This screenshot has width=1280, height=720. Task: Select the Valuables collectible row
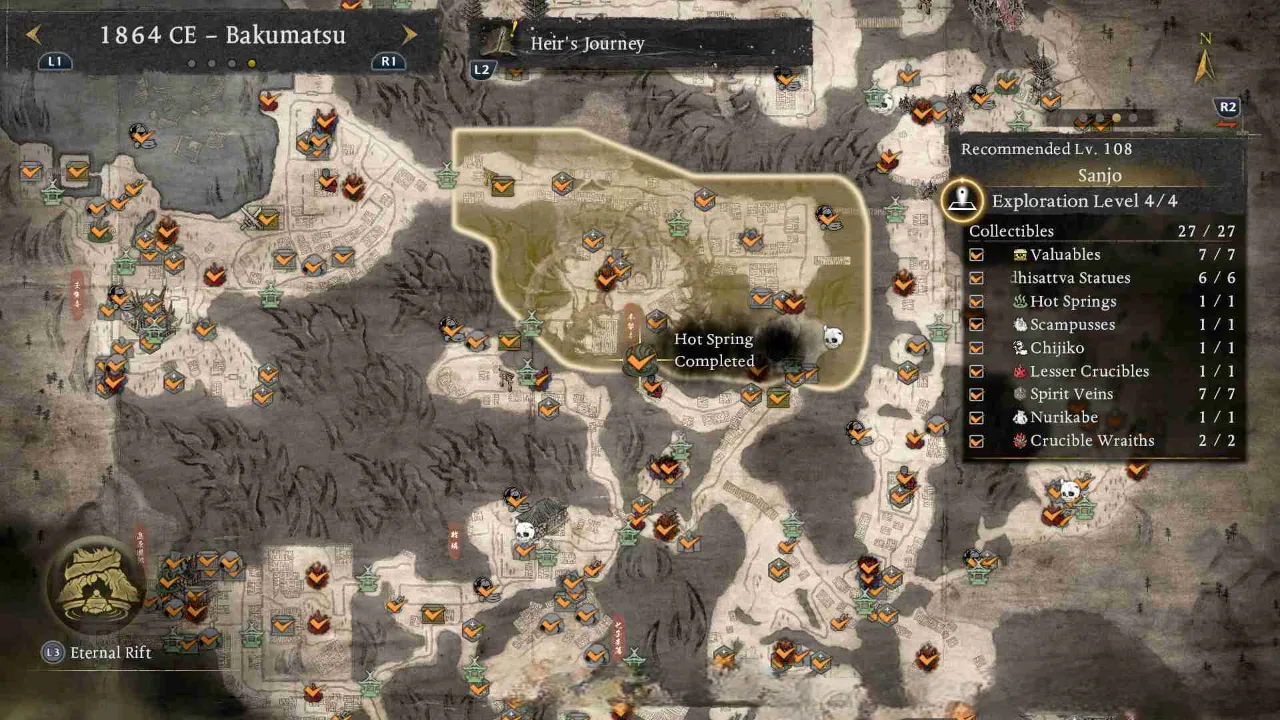(x=1104, y=255)
